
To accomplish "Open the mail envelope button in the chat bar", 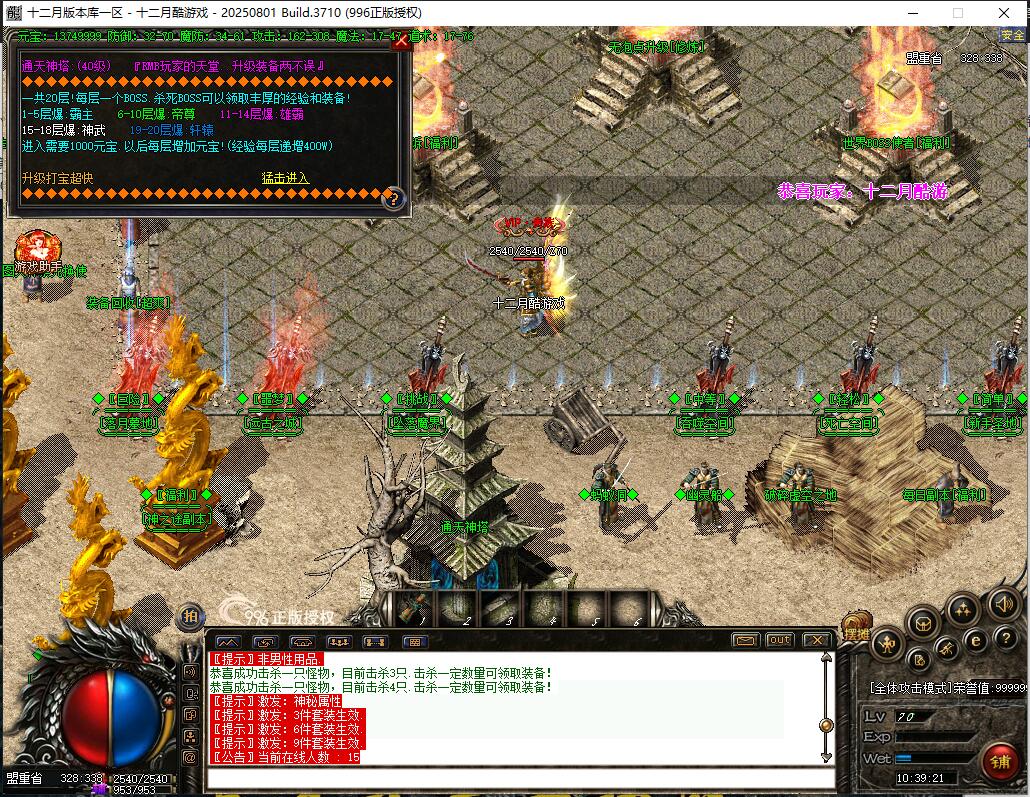I will [x=745, y=640].
